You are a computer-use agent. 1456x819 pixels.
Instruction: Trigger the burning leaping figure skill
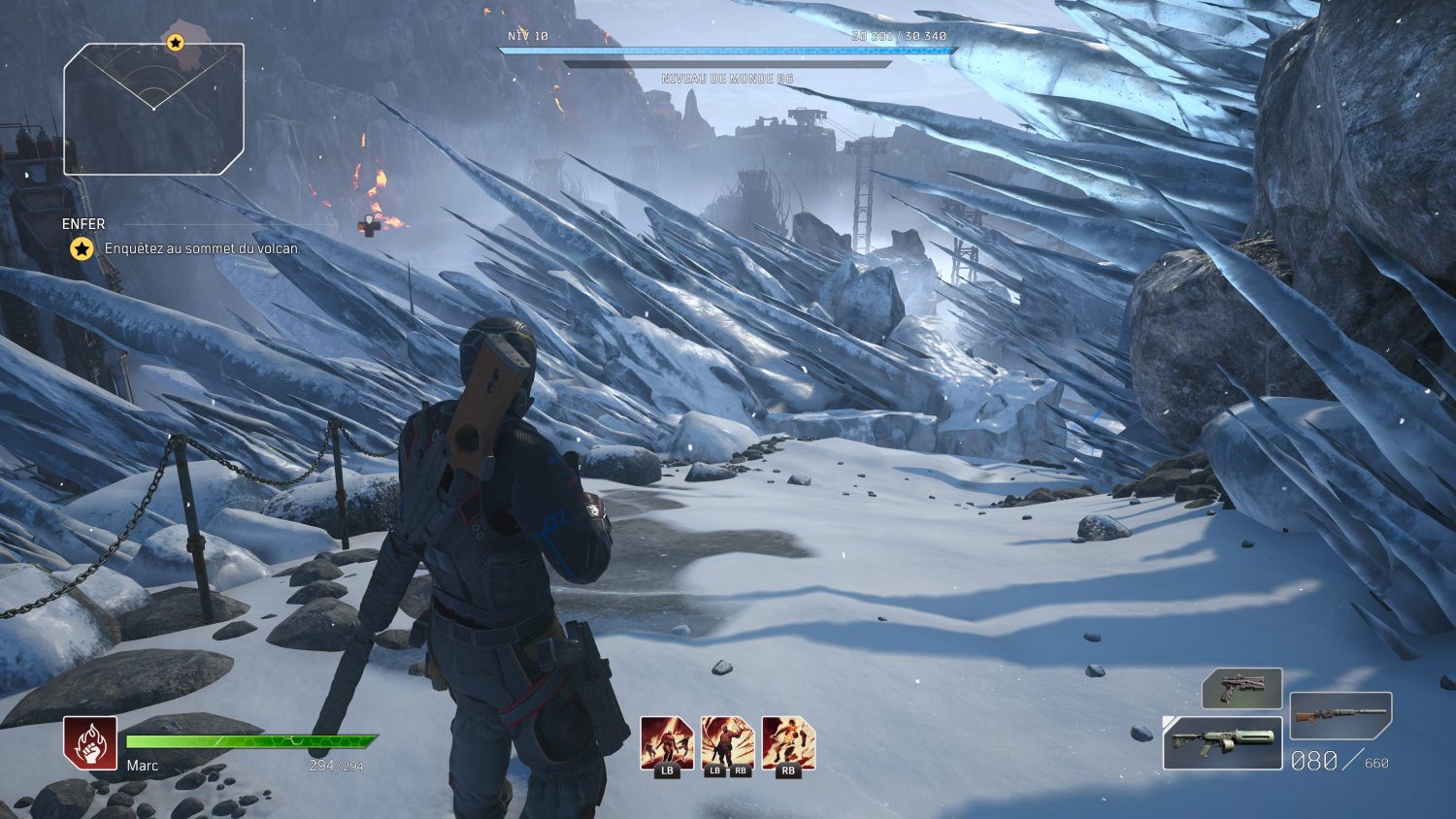click(788, 743)
